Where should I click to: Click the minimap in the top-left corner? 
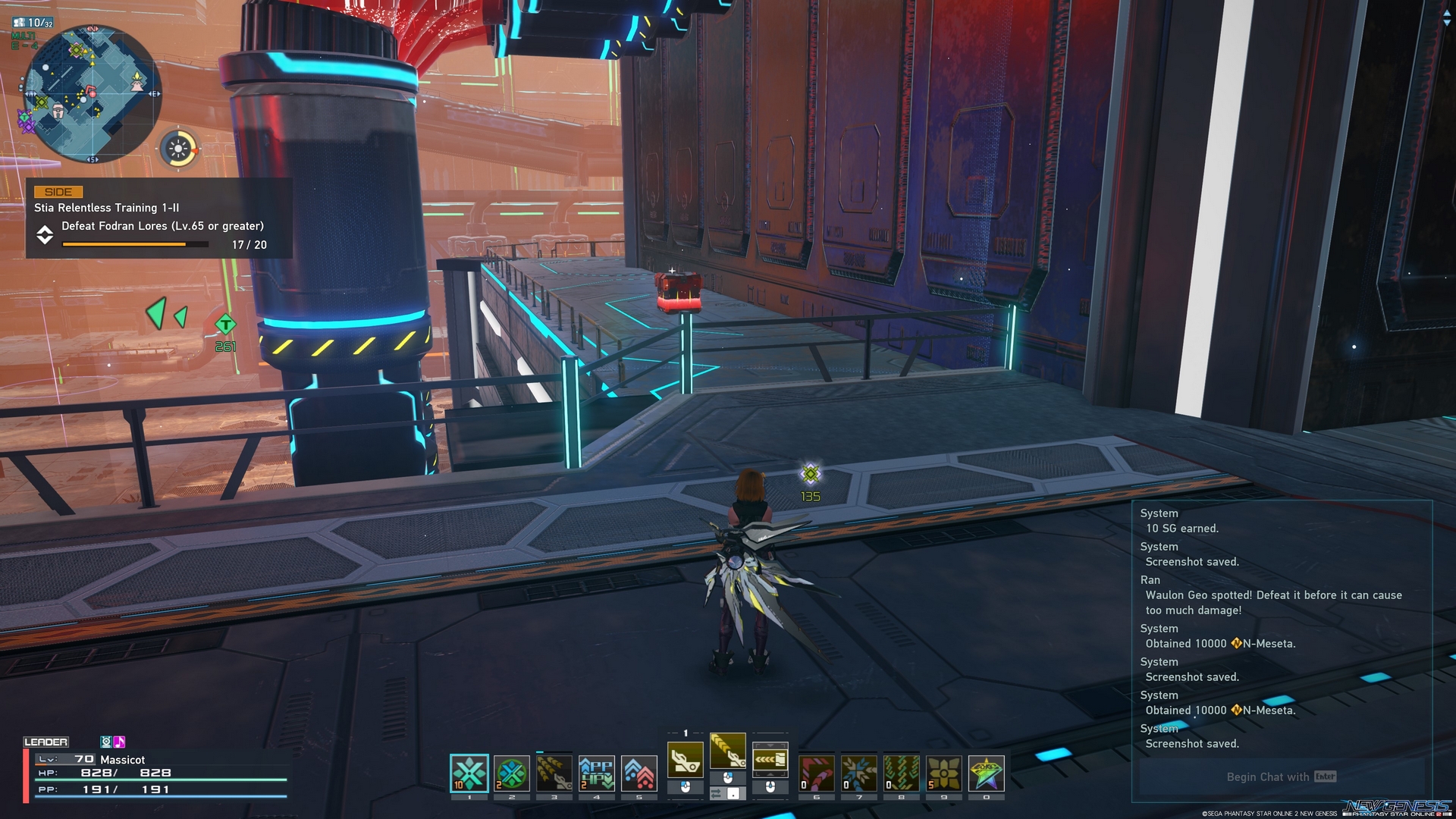(91, 91)
